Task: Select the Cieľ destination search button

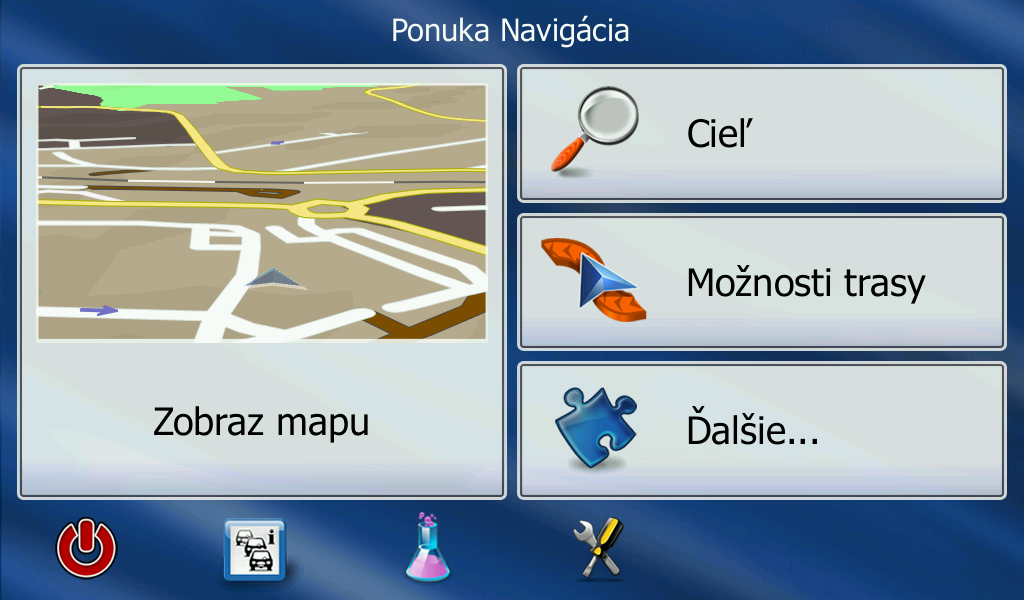Action: click(x=761, y=134)
